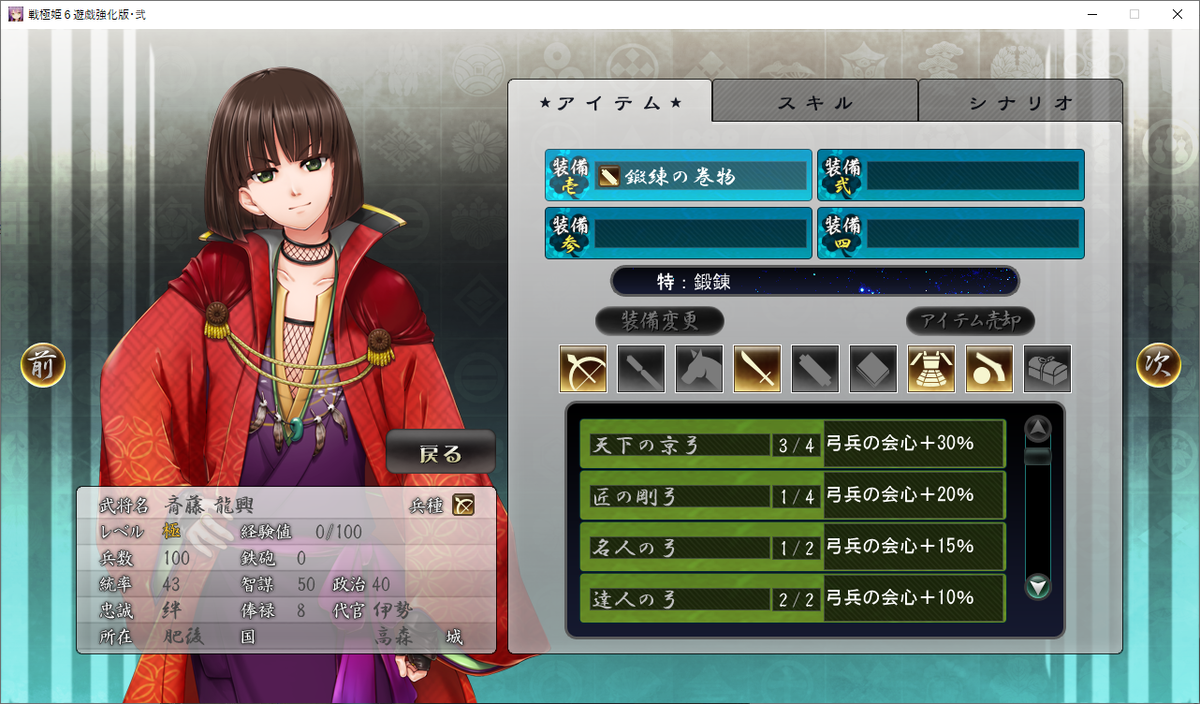Select the horse item category icon

tap(699, 369)
